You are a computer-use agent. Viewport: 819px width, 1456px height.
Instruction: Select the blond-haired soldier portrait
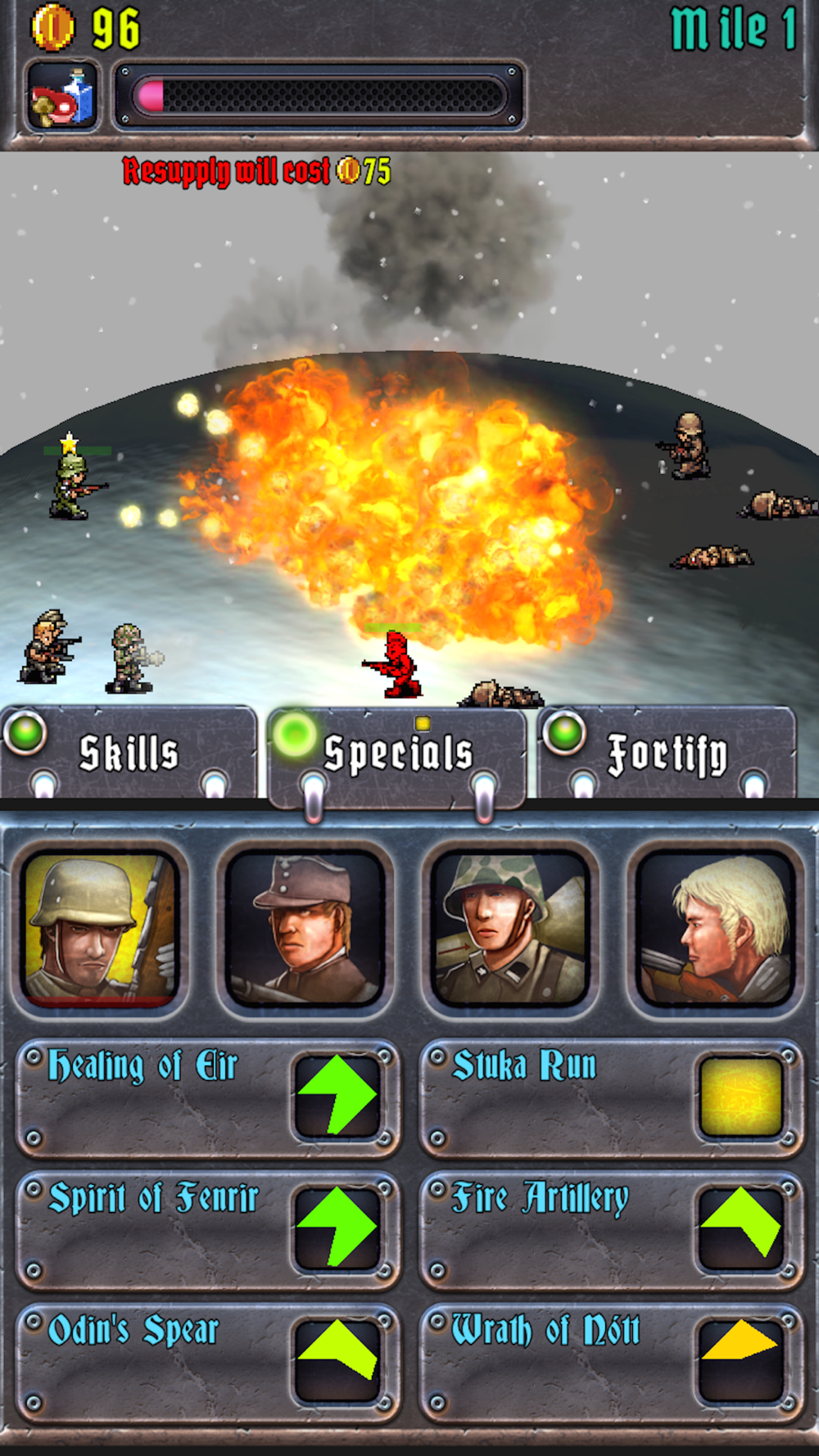coord(715,929)
